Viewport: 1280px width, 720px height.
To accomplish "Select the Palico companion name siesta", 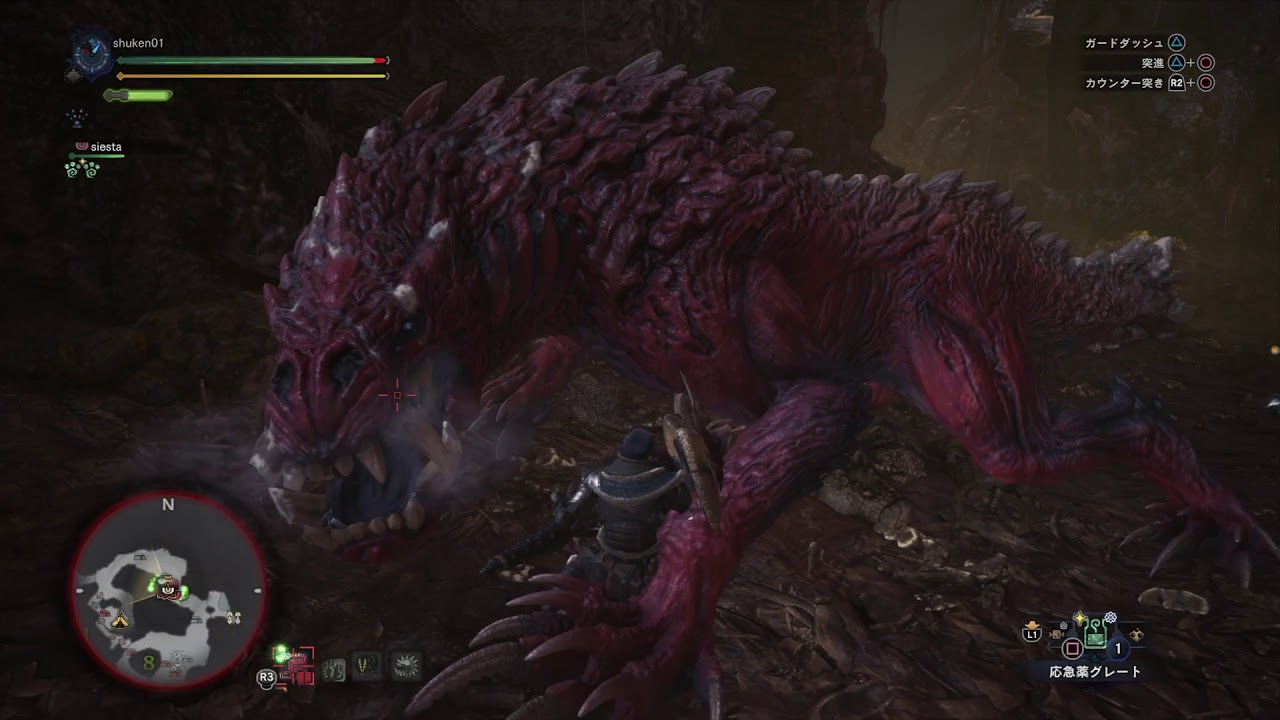I will click(105, 147).
